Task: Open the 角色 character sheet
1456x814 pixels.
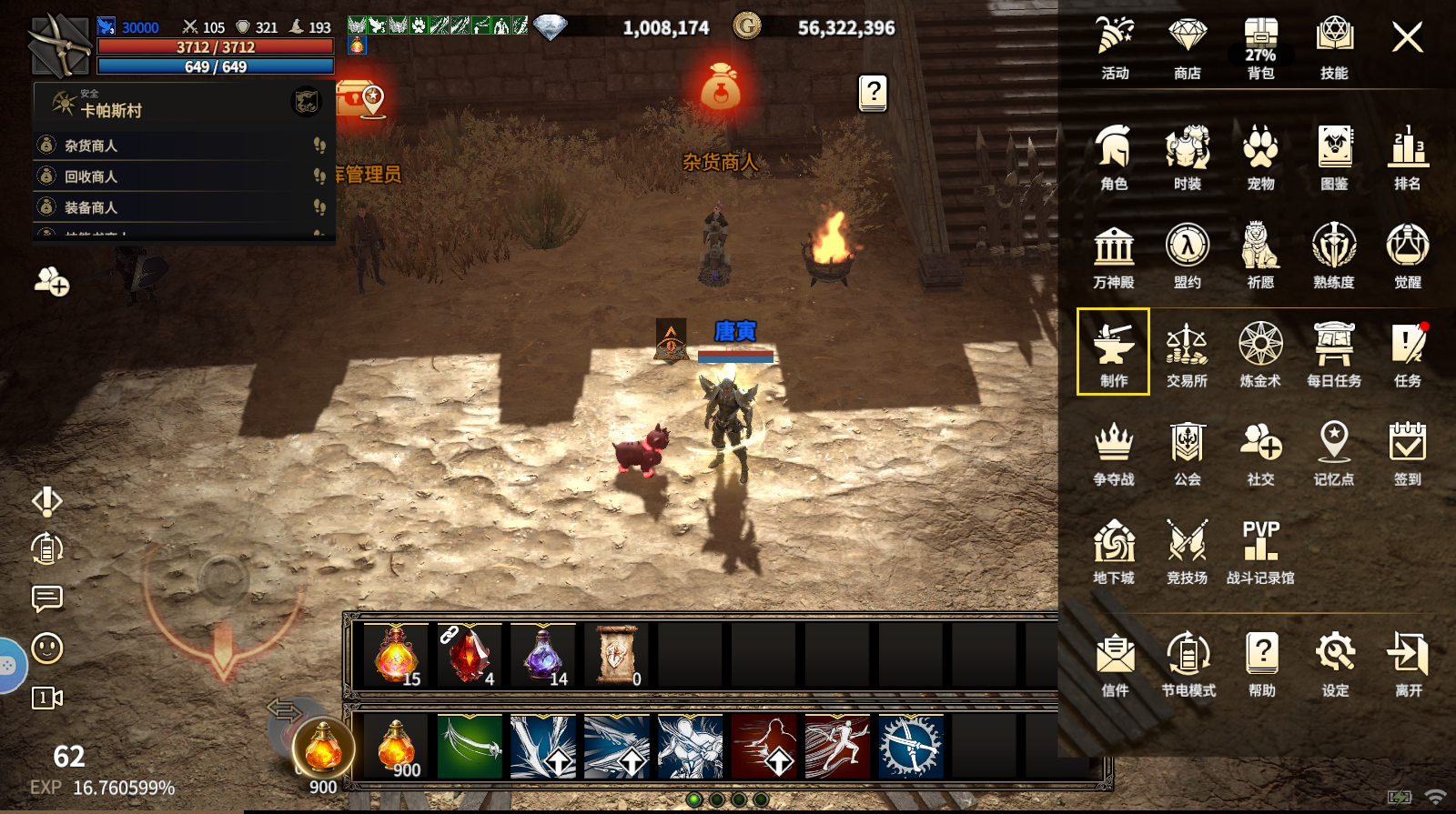Action: tap(1114, 156)
